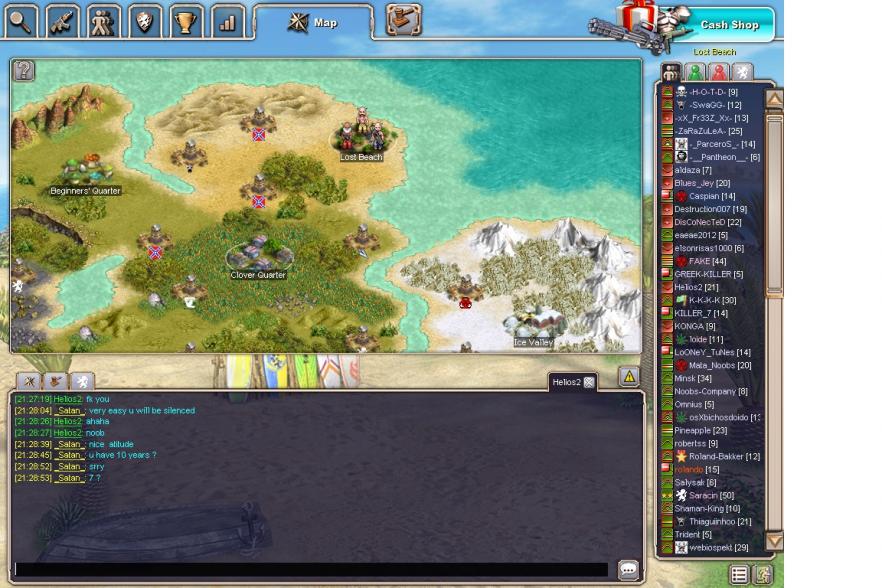Open the Cash Shop

(728, 25)
